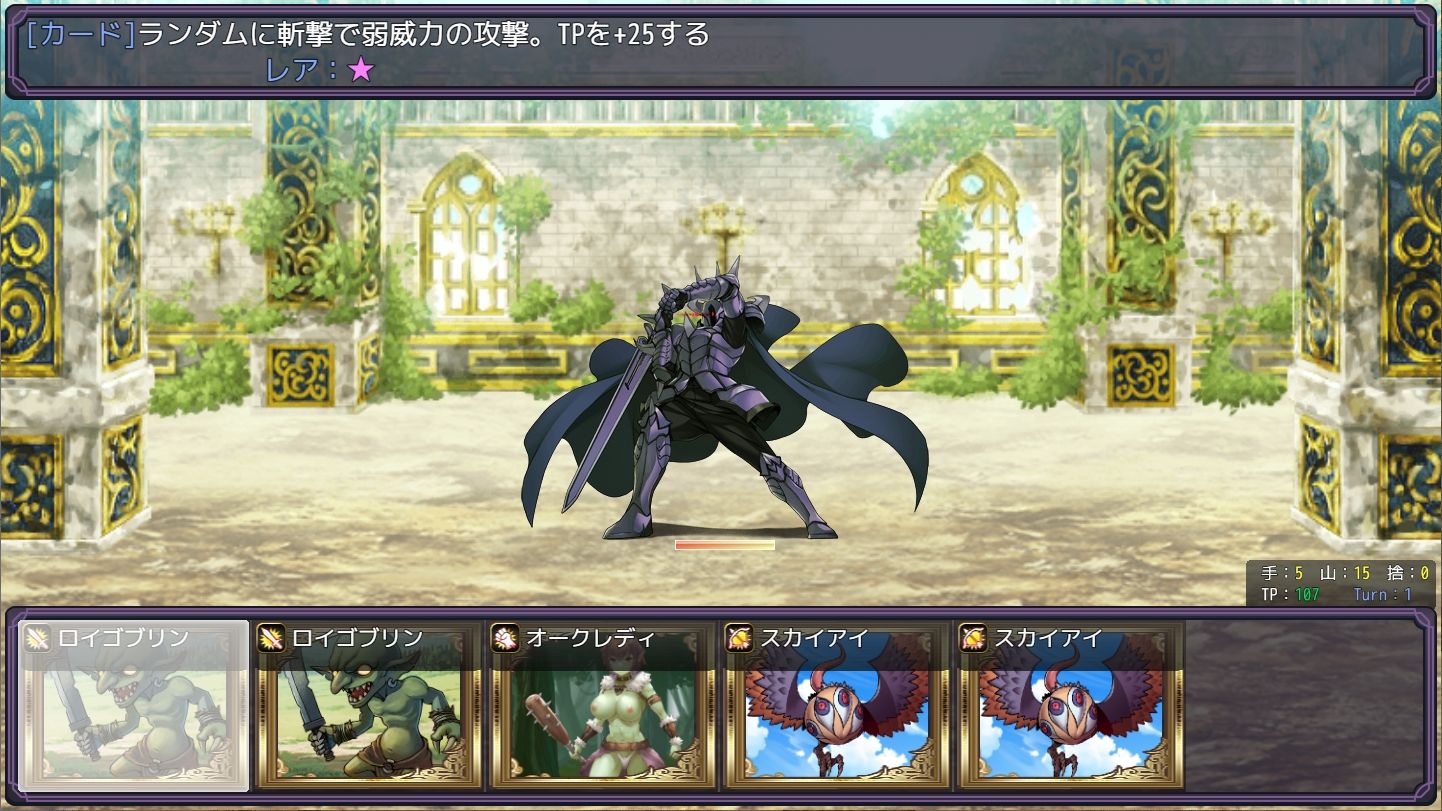The height and width of the screenshot is (811, 1442).
Task: Open the [カード] label in the description box
Action: point(75,33)
